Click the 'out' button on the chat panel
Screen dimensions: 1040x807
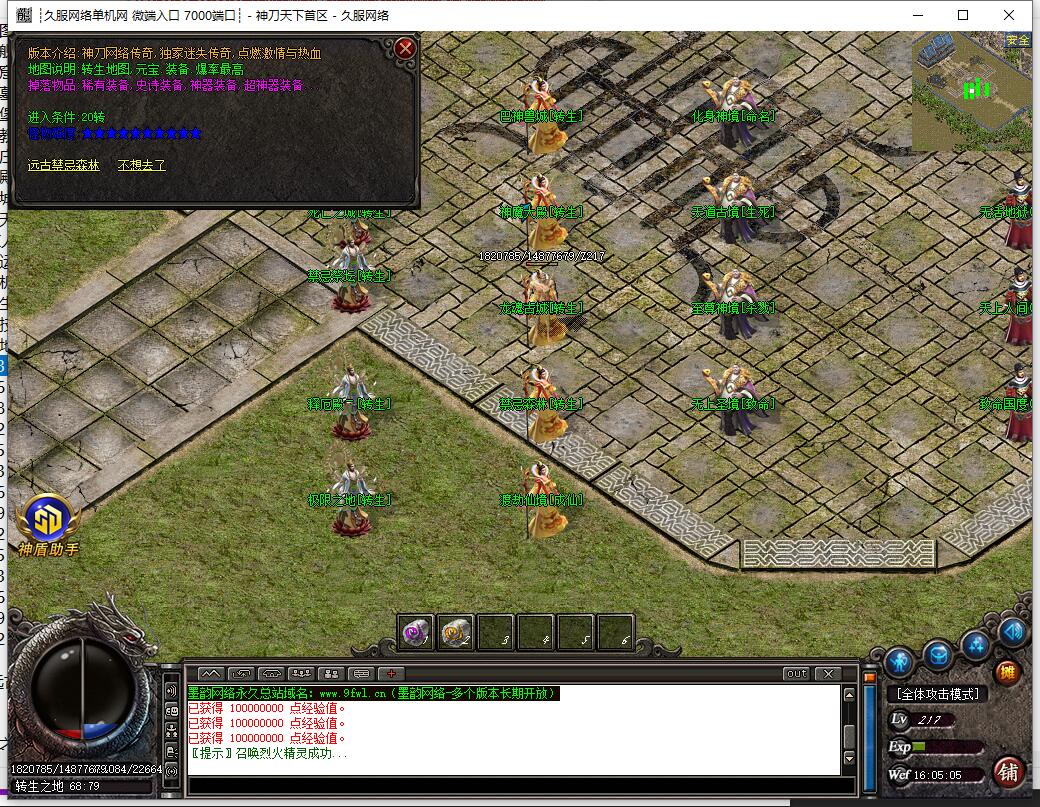click(796, 674)
